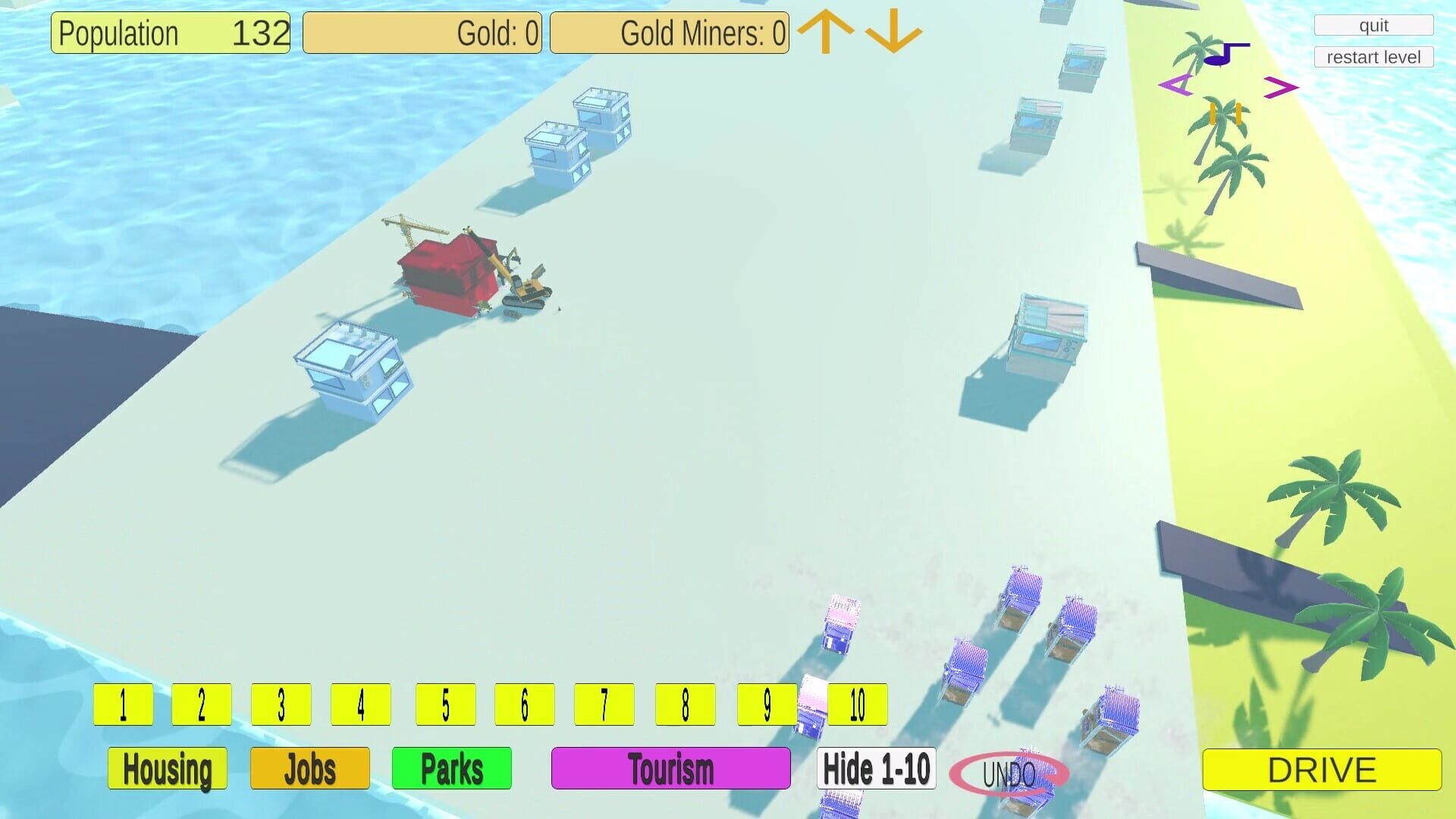The height and width of the screenshot is (819, 1456).
Task: Select the green Parks category
Action: click(x=452, y=768)
